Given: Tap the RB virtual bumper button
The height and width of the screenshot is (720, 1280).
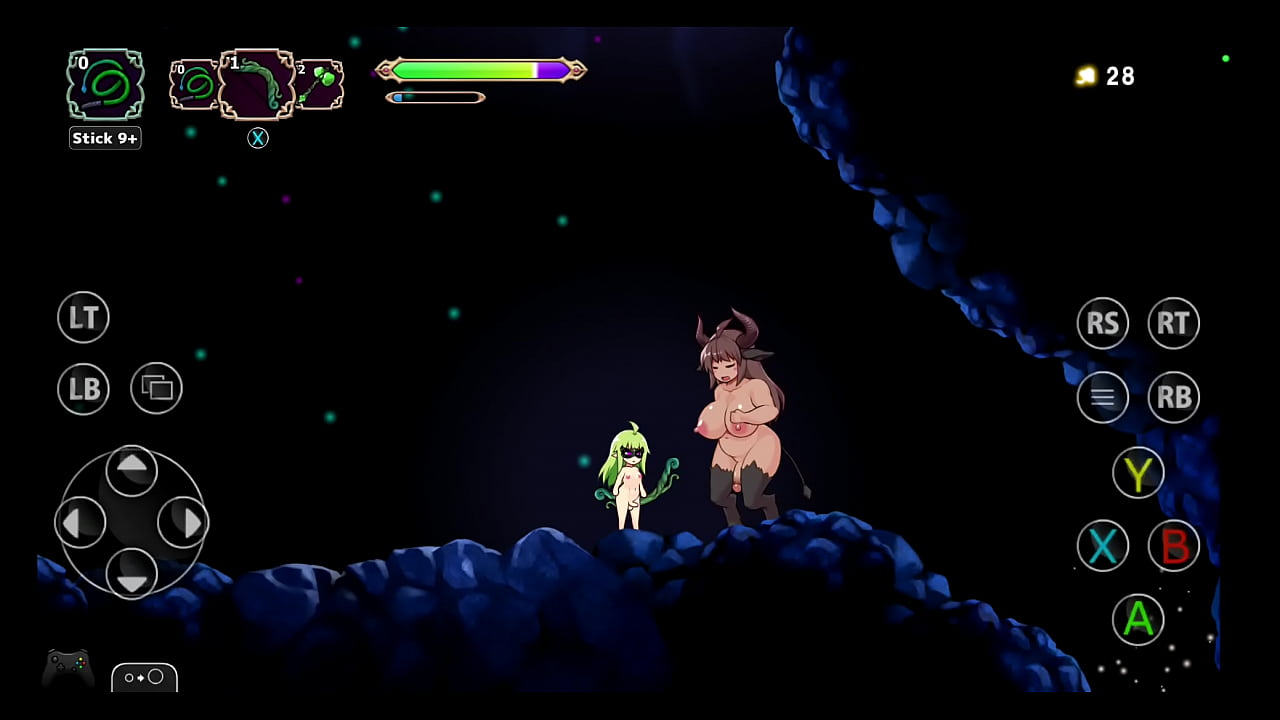Looking at the screenshot, I should [x=1173, y=397].
